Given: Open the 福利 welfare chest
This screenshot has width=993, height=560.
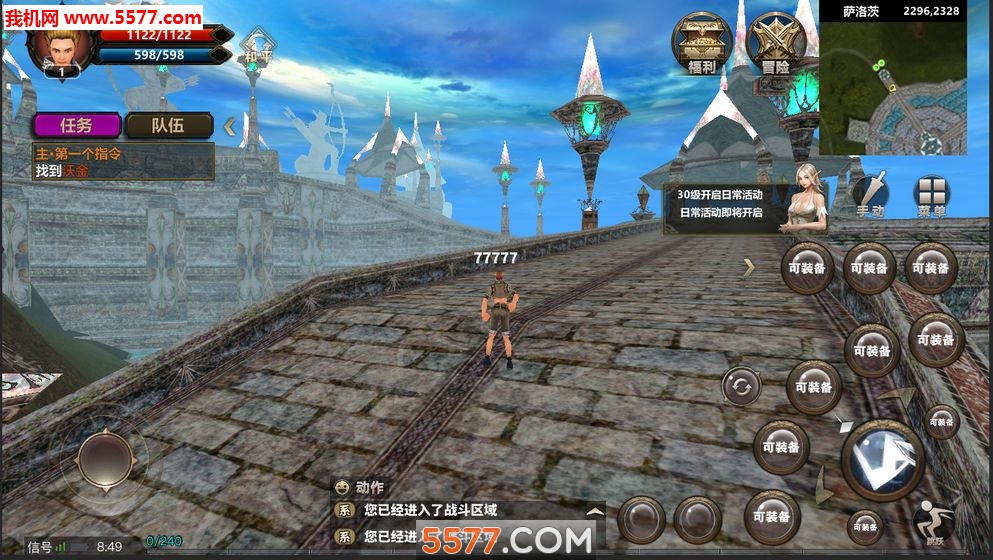Looking at the screenshot, I should point(700,43).
